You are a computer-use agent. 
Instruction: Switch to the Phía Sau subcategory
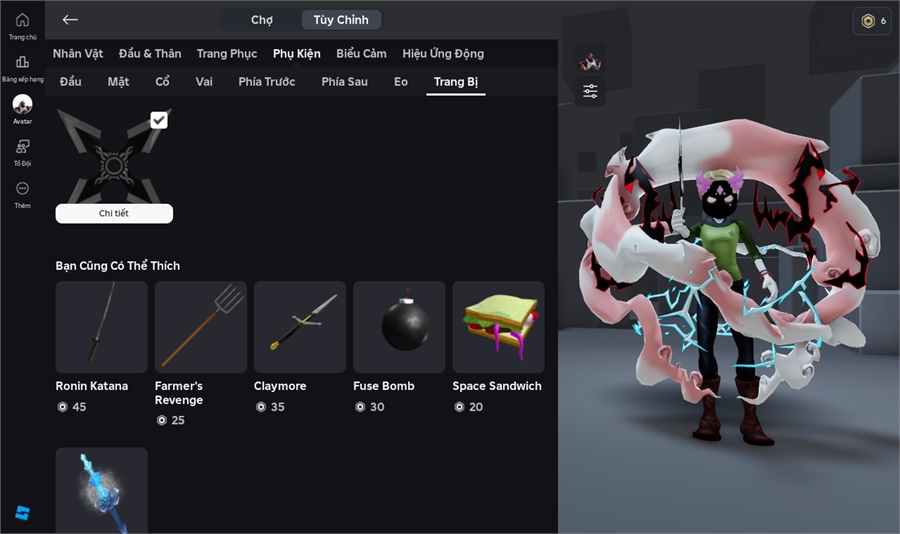[x=345, y=82]
